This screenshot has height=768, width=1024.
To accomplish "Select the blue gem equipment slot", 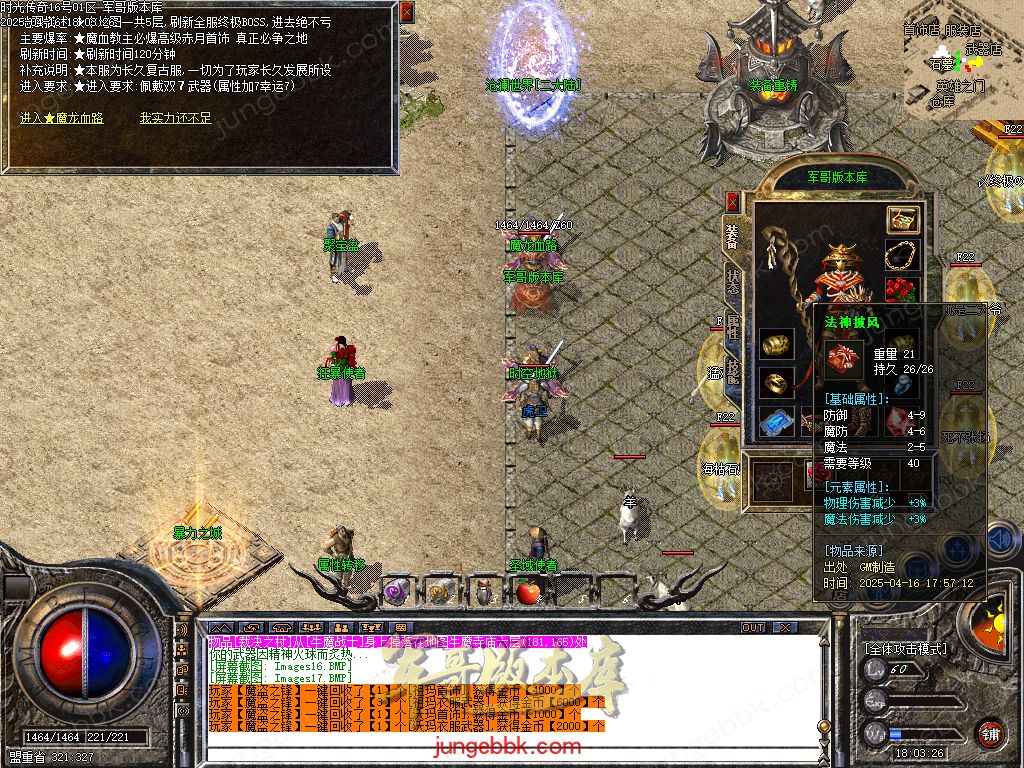I will click(776, 421).
